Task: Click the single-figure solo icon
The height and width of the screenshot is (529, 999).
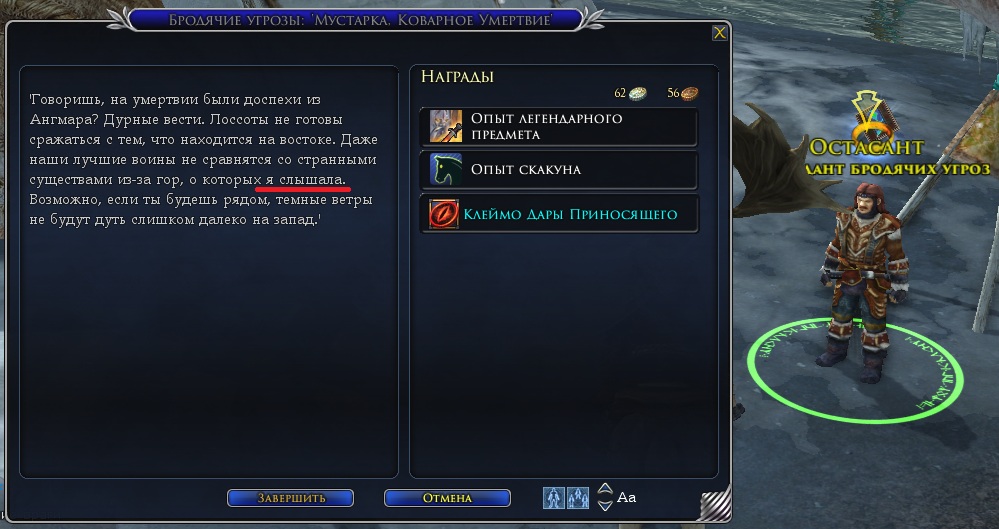Action: pos(553,497)
